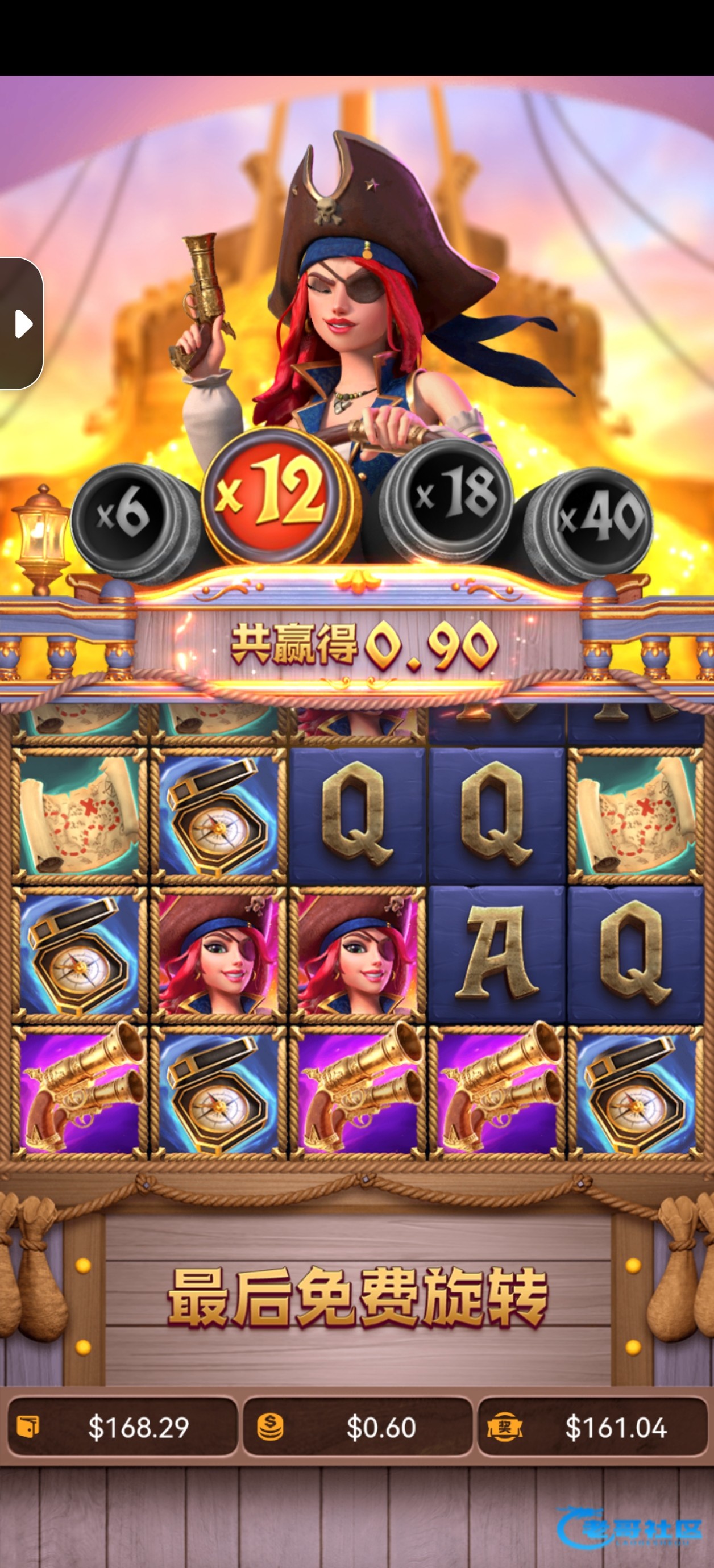This screenshot has width=714, height=1568.
Task: Open the wallet balance panel showing $168.29
Action: point(122,1427)
